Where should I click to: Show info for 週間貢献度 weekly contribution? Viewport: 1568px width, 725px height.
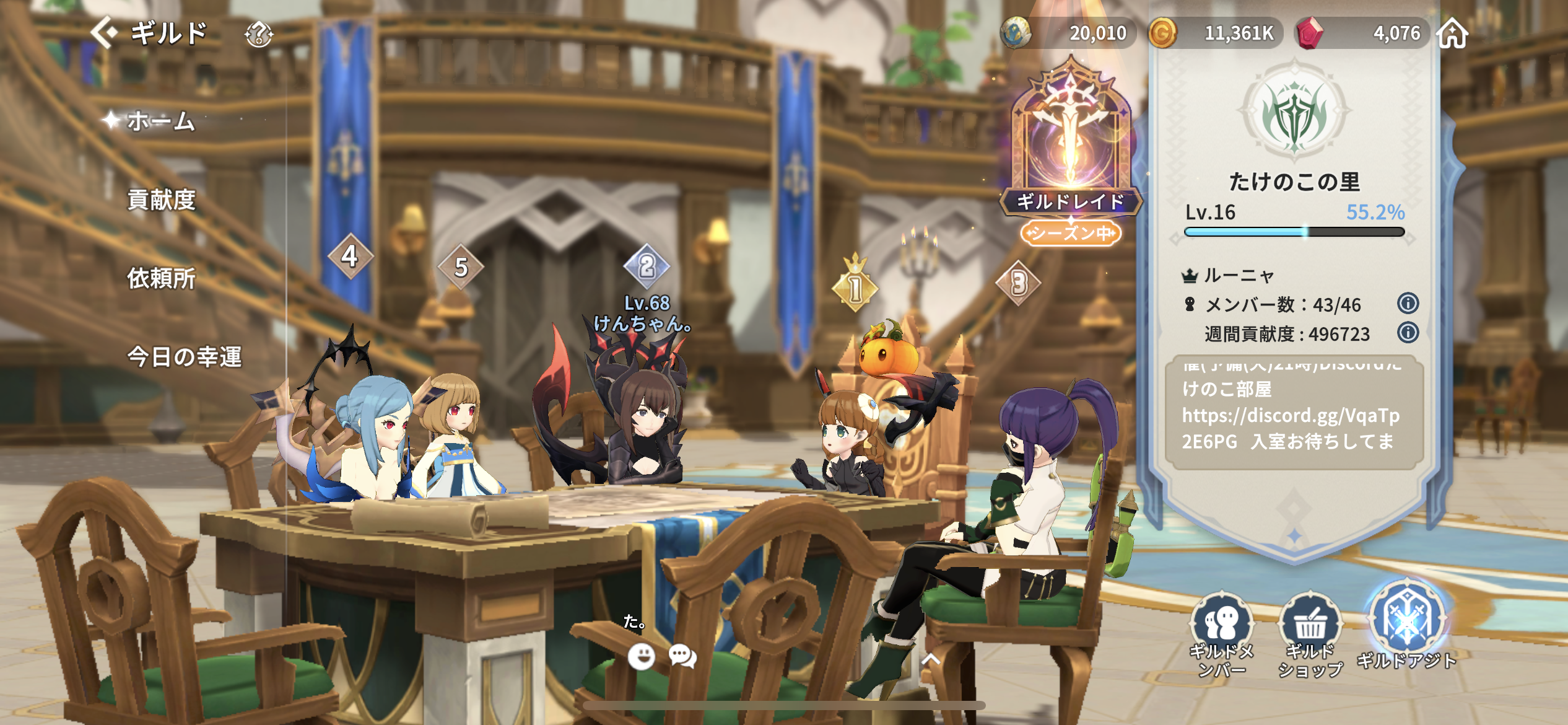(x=1408, y=333)
